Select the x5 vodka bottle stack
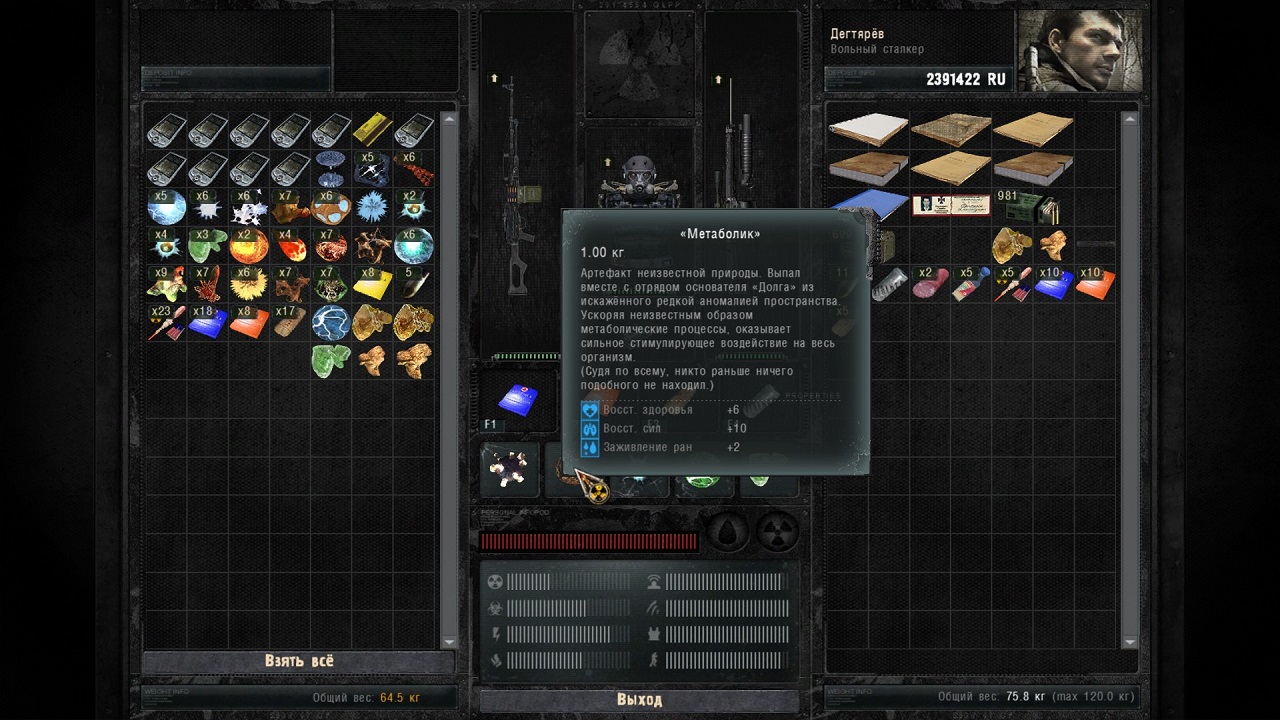1280x720 pixels. [x=969, y=284]
